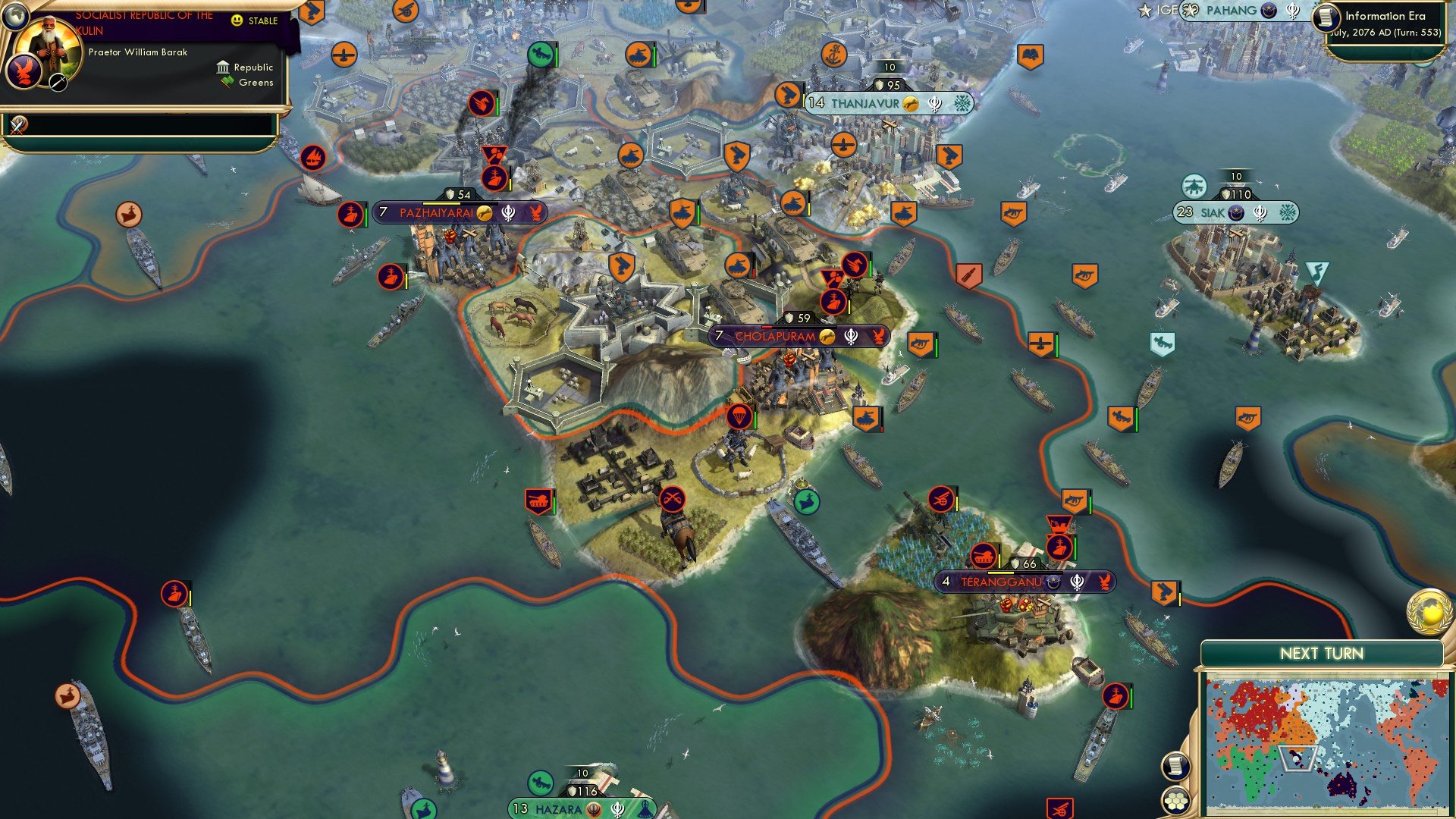Click the STABLE happiness smiley indicator
This screenshot has width=1456, height=819.
click(237, 20)
